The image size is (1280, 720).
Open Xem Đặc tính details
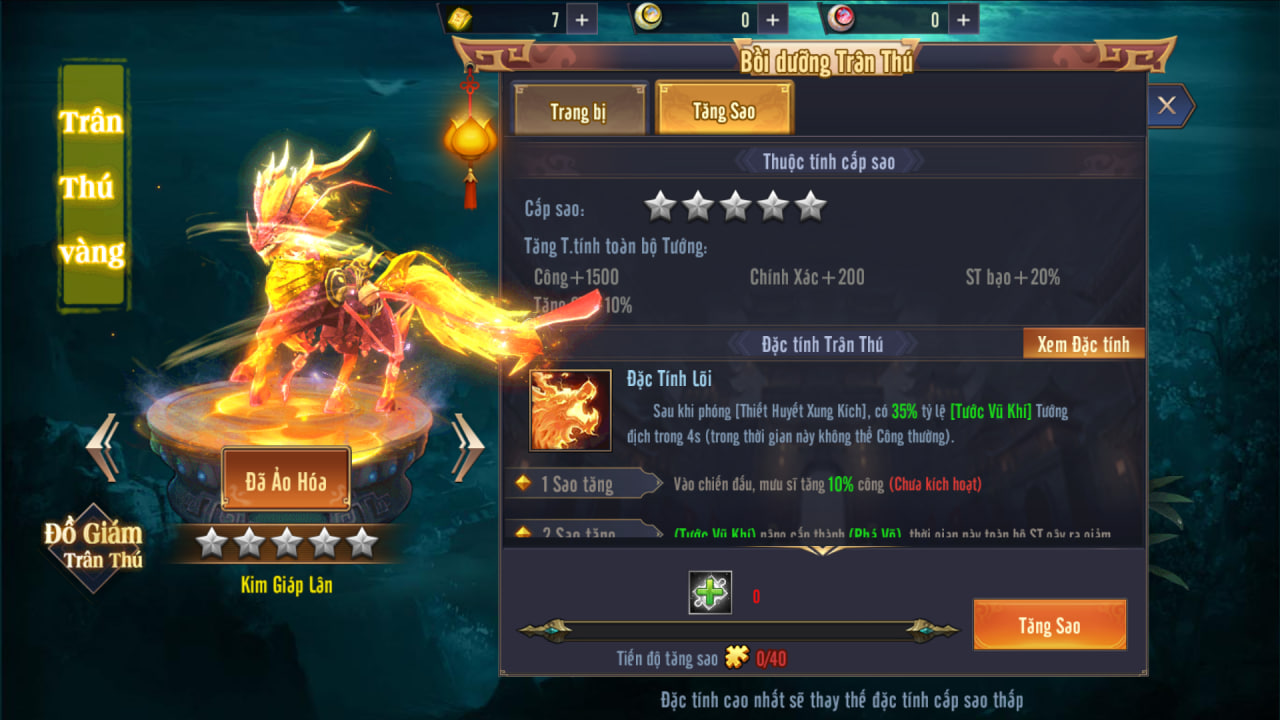click(1083, 344)
